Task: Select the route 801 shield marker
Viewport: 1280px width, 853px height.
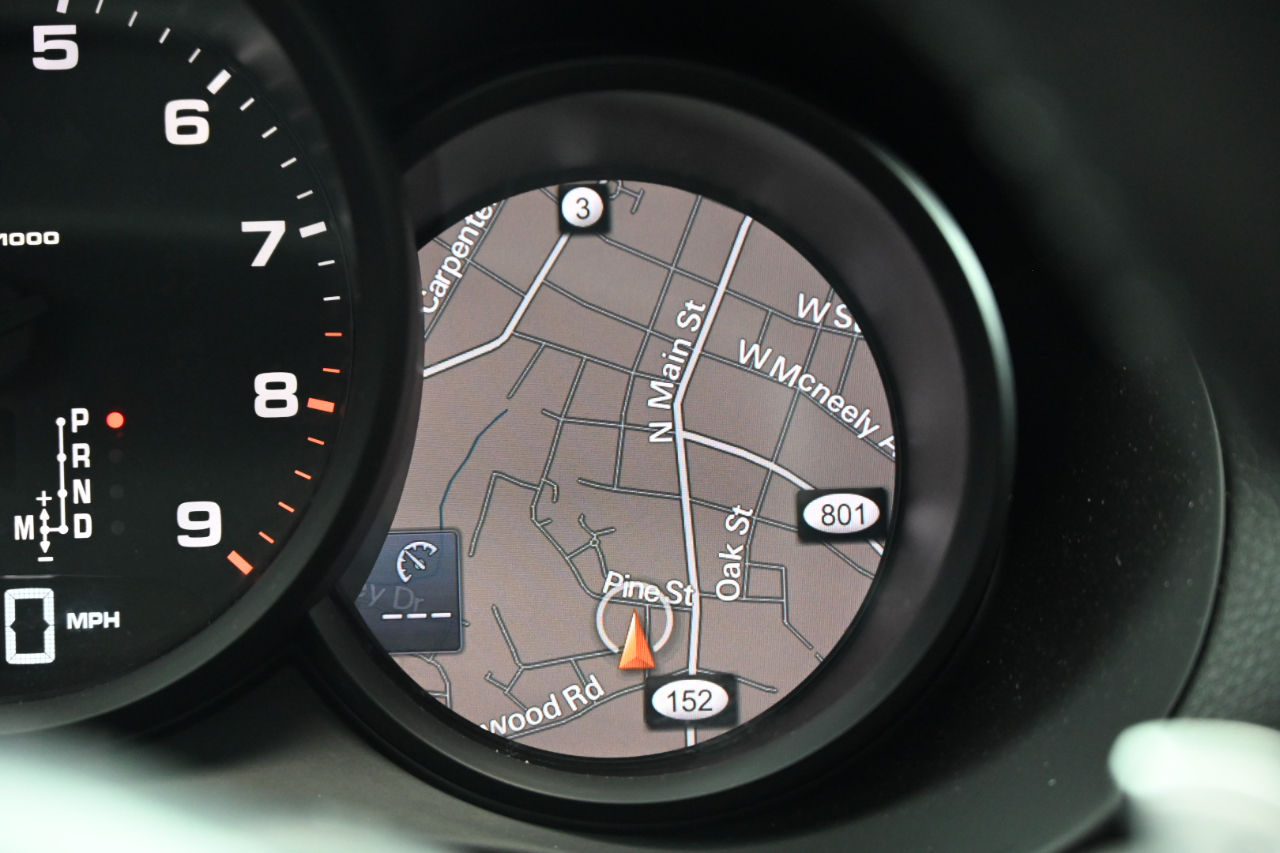Action: point(841,515)
